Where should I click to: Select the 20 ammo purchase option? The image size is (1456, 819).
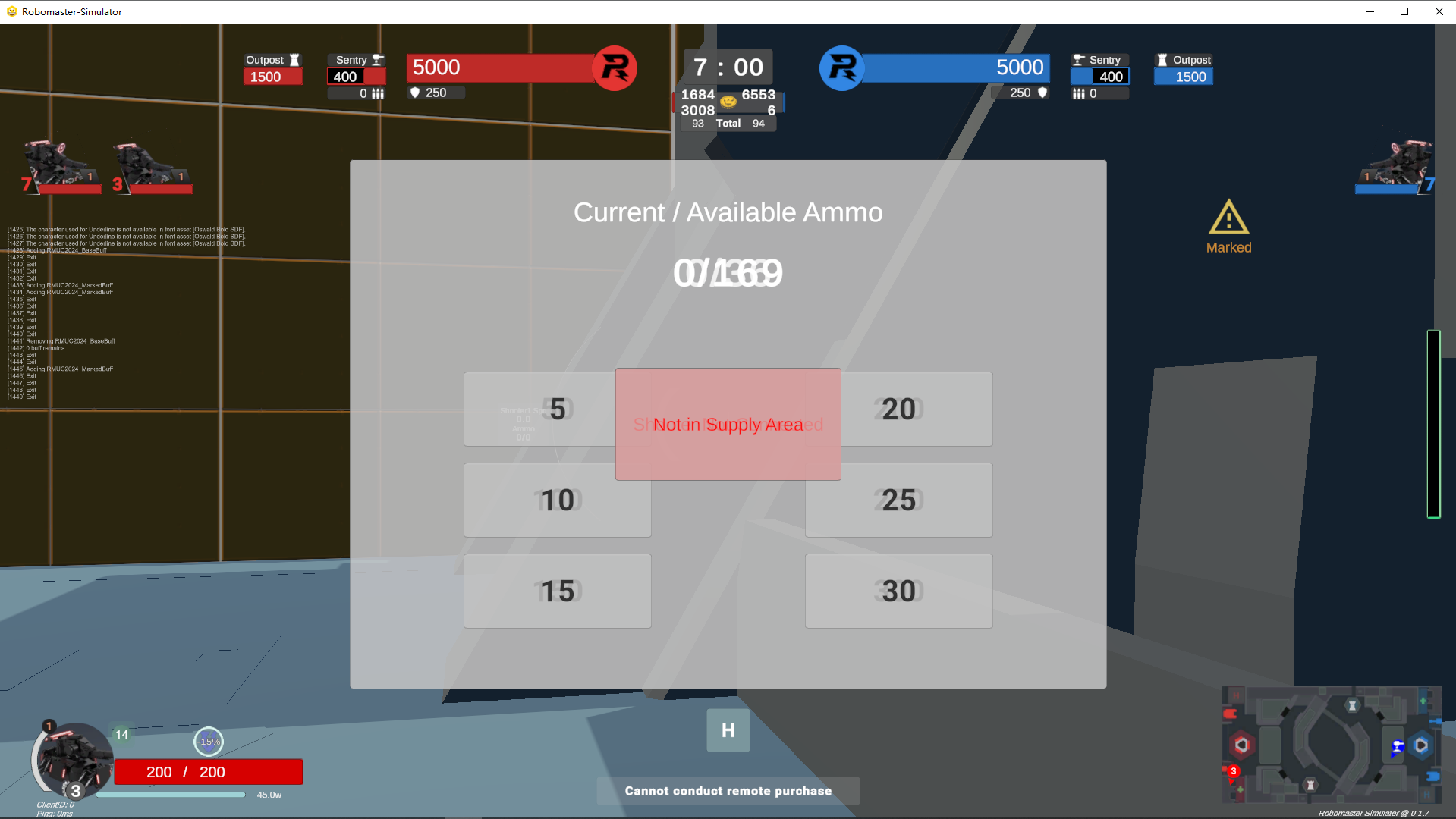(x=898, y=409)
